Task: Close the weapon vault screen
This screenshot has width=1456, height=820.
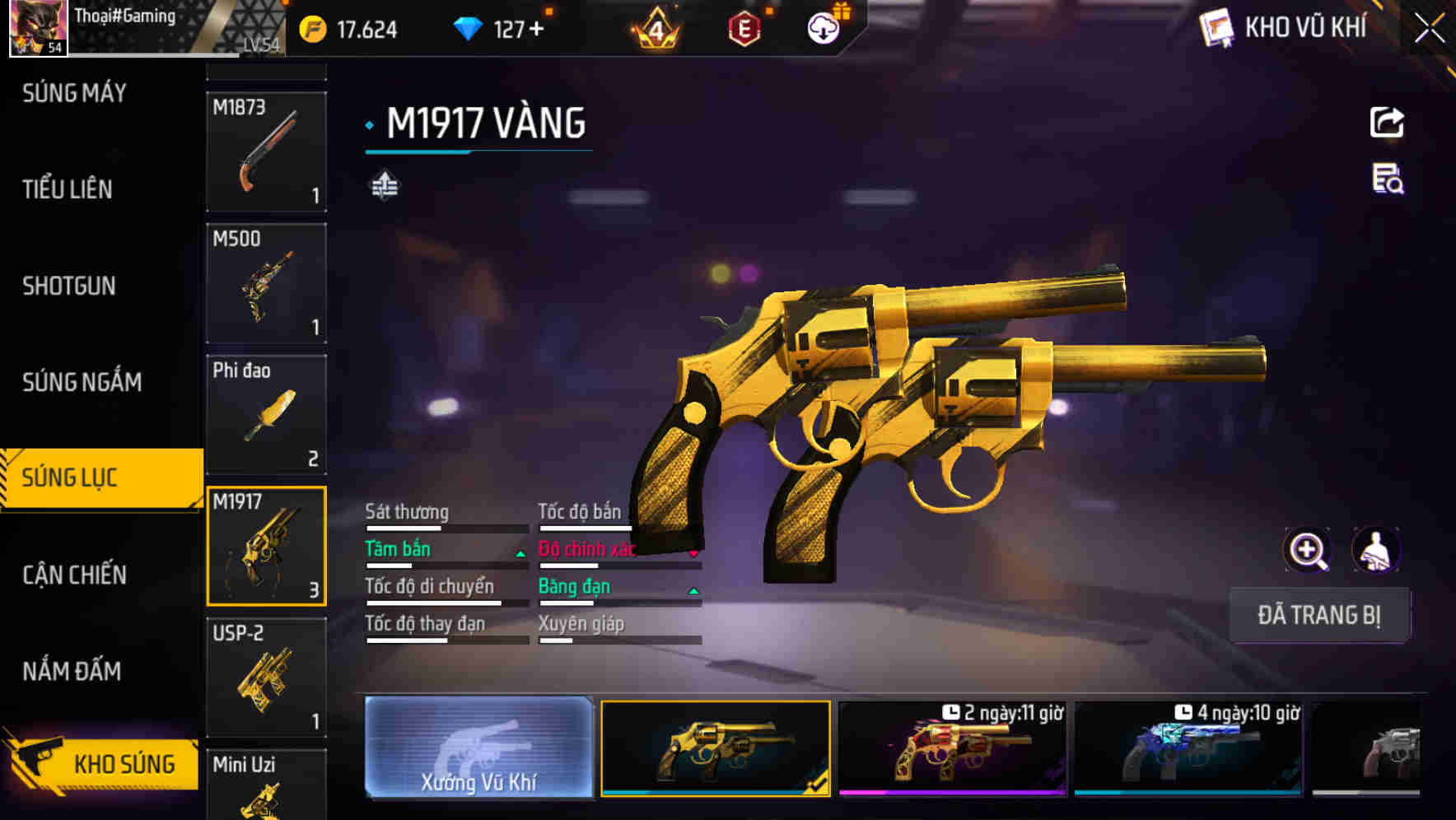Action: tap(1430, 29)
